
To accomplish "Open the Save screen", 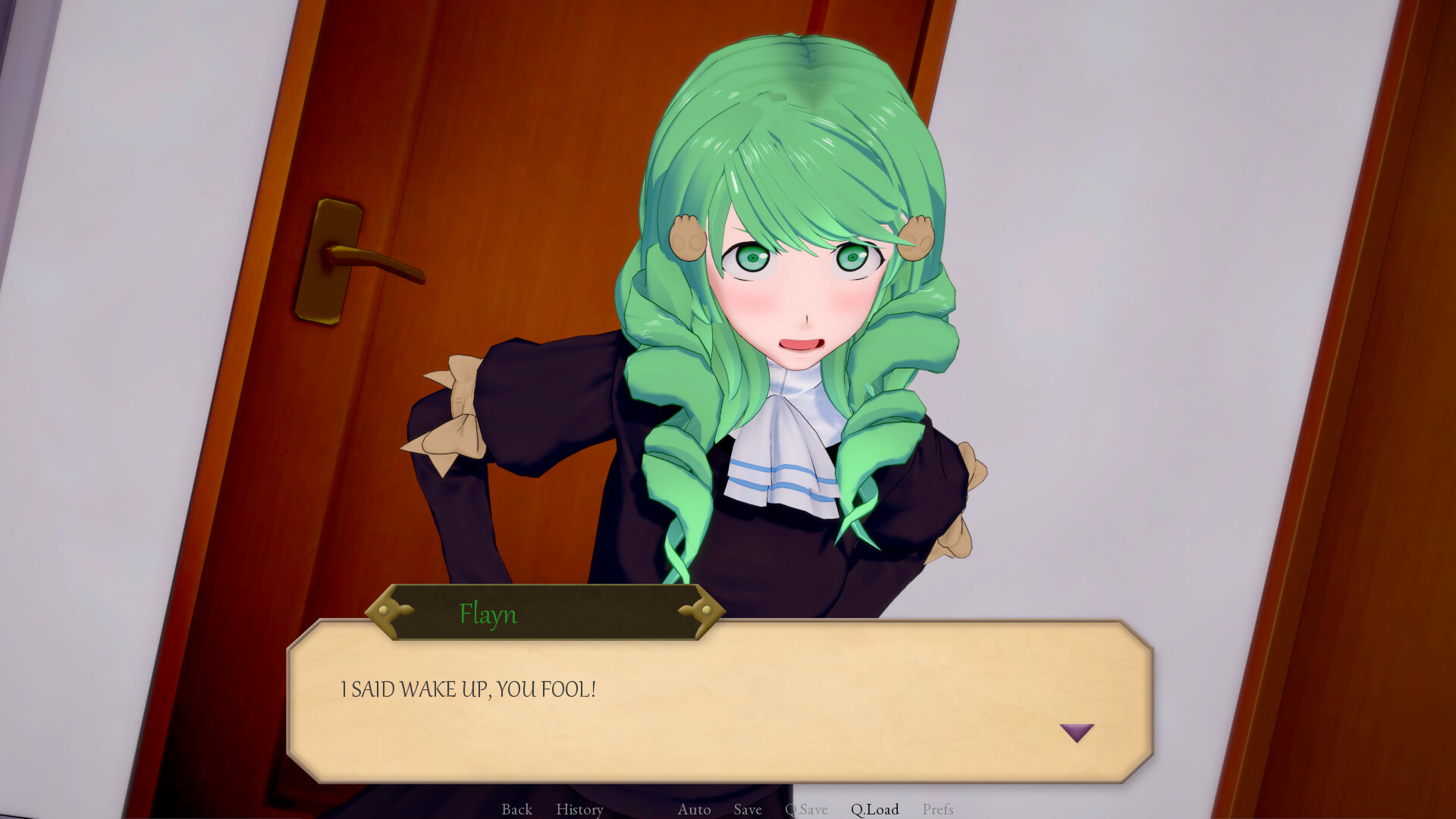I will 748,809.
